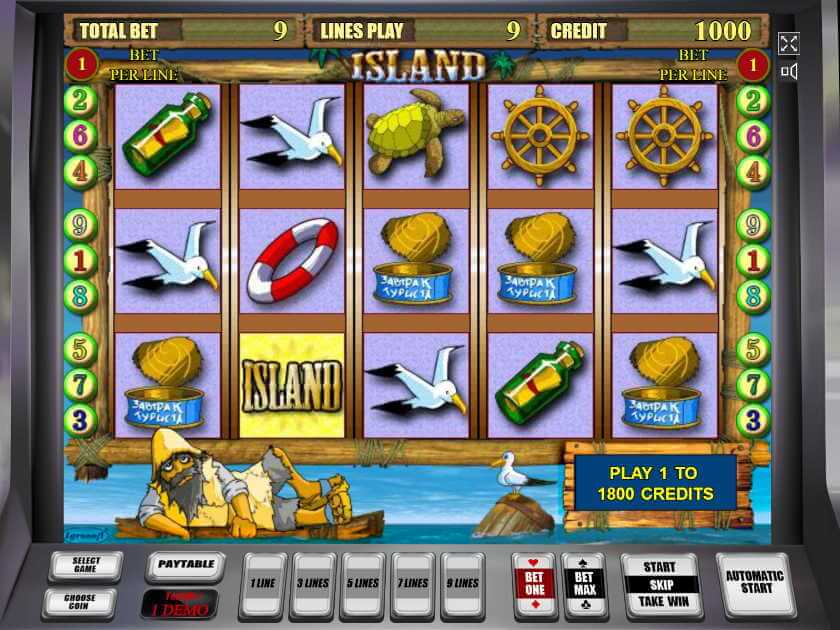Open the Select Game menu
The height and width of the screenshot is (630, 840).
85,566
